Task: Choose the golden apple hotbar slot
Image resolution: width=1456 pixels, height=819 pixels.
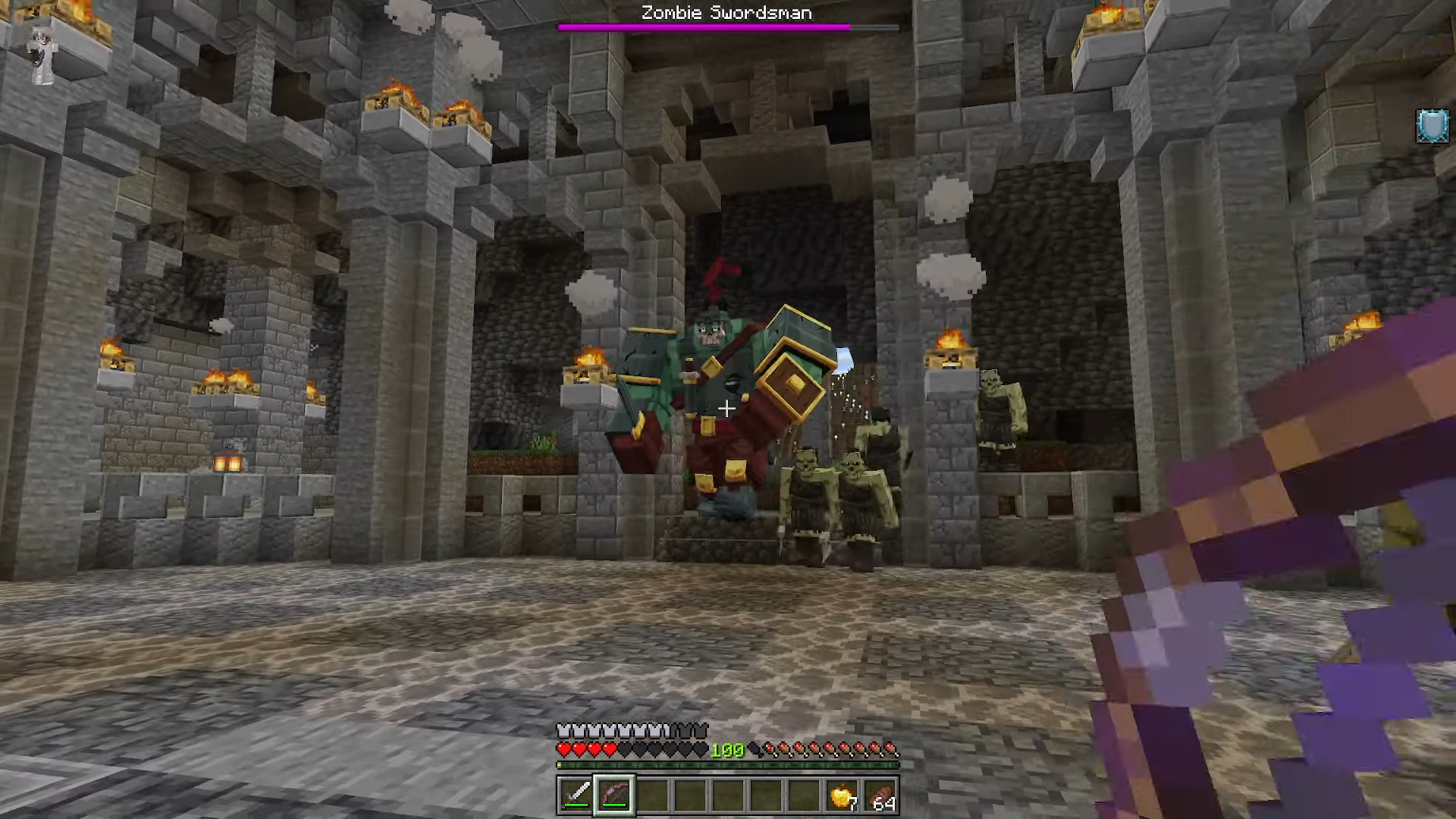Action: [842, 795]
